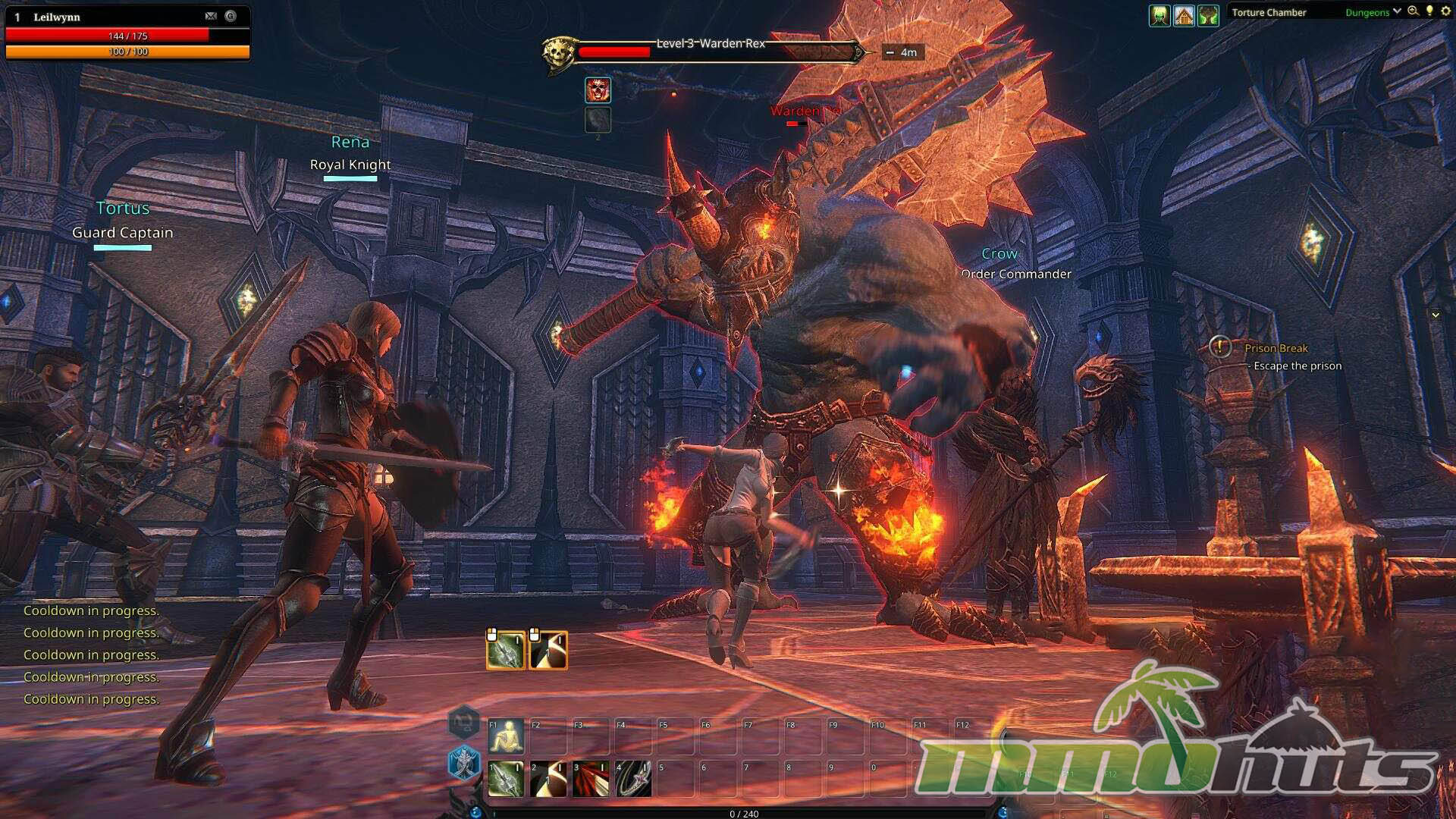Open the gear settings icon
Viewport: 1456px width, 819px height.
pyautogui.click(x=1445, y=11)
